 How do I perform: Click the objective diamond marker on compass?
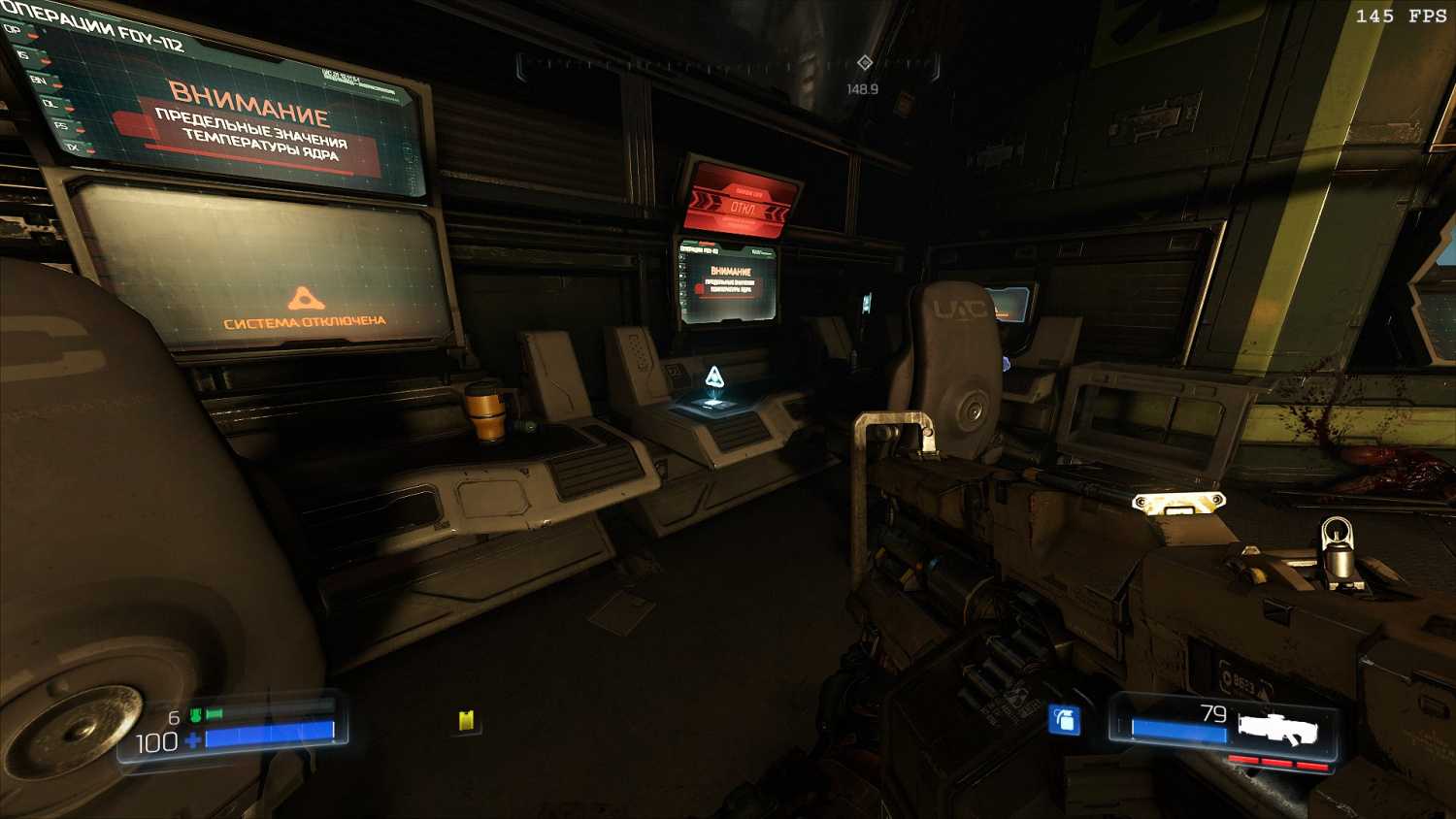click(864, 63)
